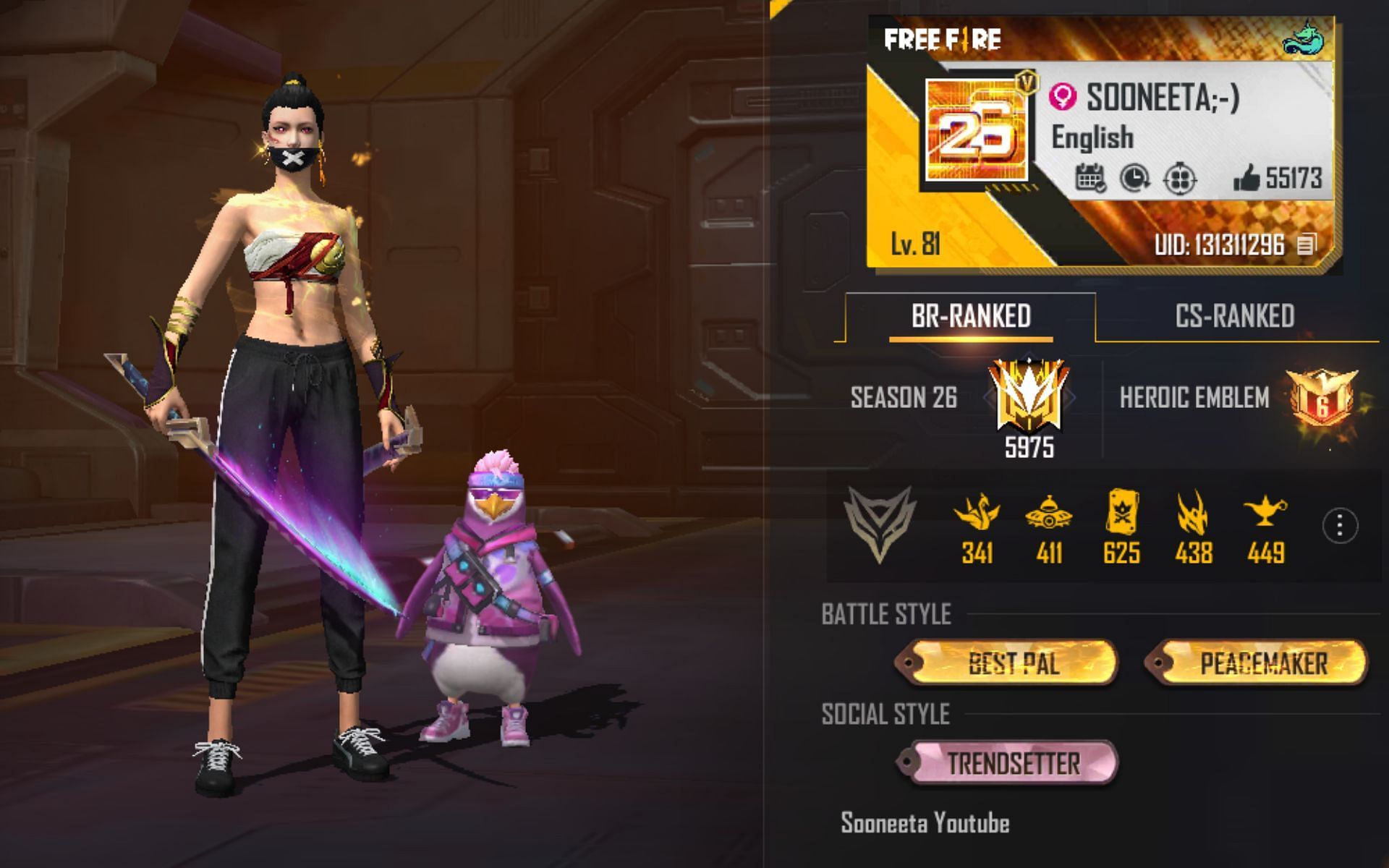The height and width of the screenshot is (868, 1389).
Task: Choose the TRENDSETTER social style tag
Action: [x=1012, y=763]
